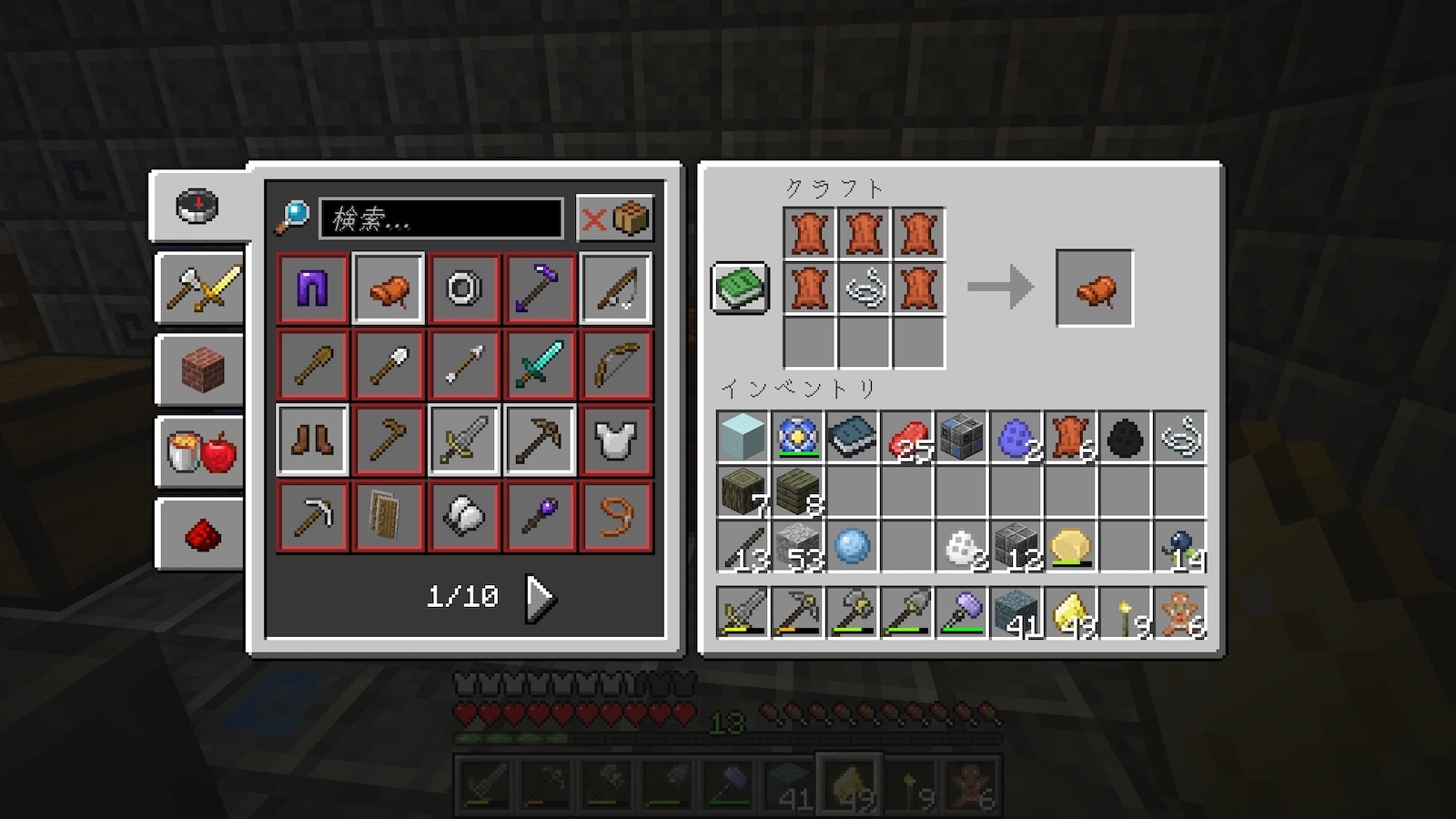Close the green recipe book button
Screen dimensions: 1456x819
pyautogui.click(x=740, y=288)
